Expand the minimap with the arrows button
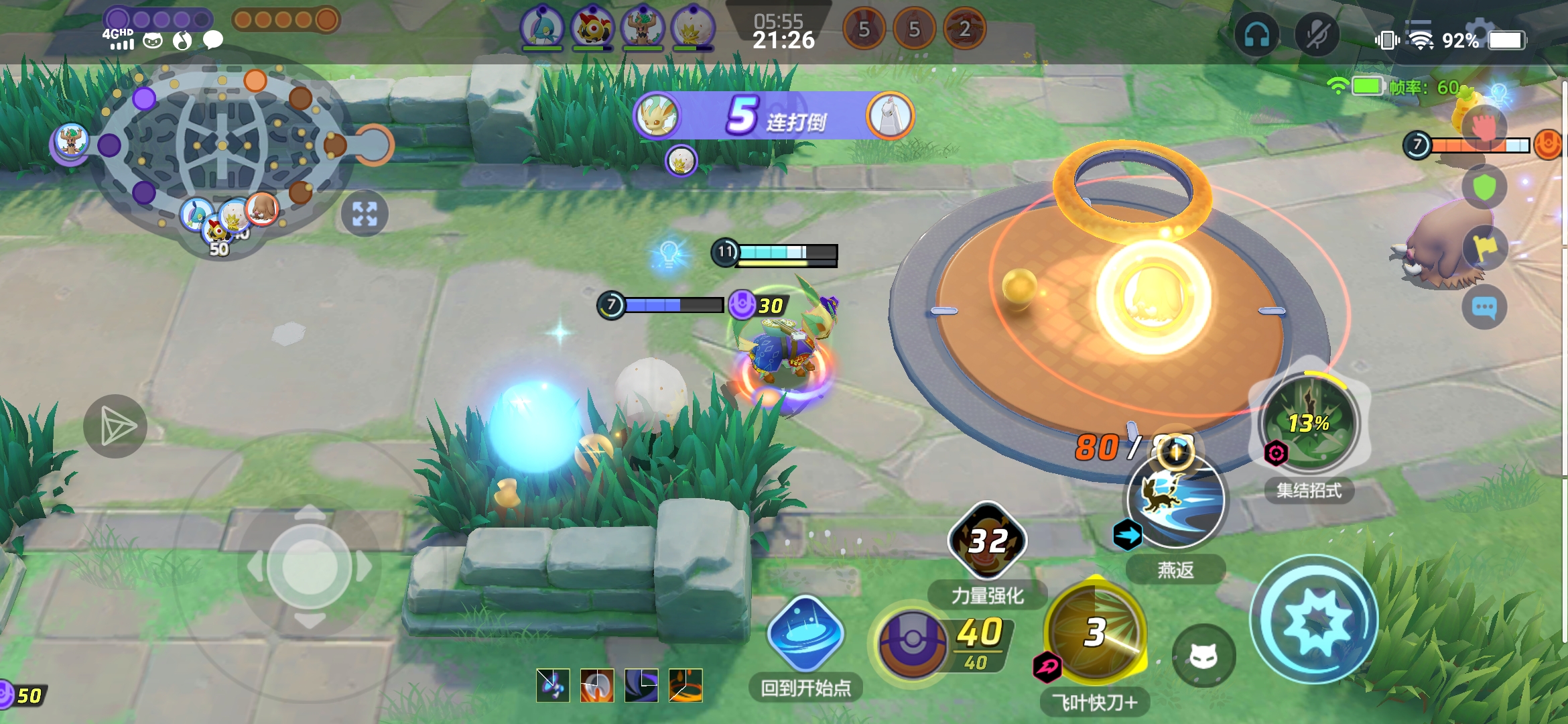The width and height of the screenshot is (1568, 724). coord(365,214)
